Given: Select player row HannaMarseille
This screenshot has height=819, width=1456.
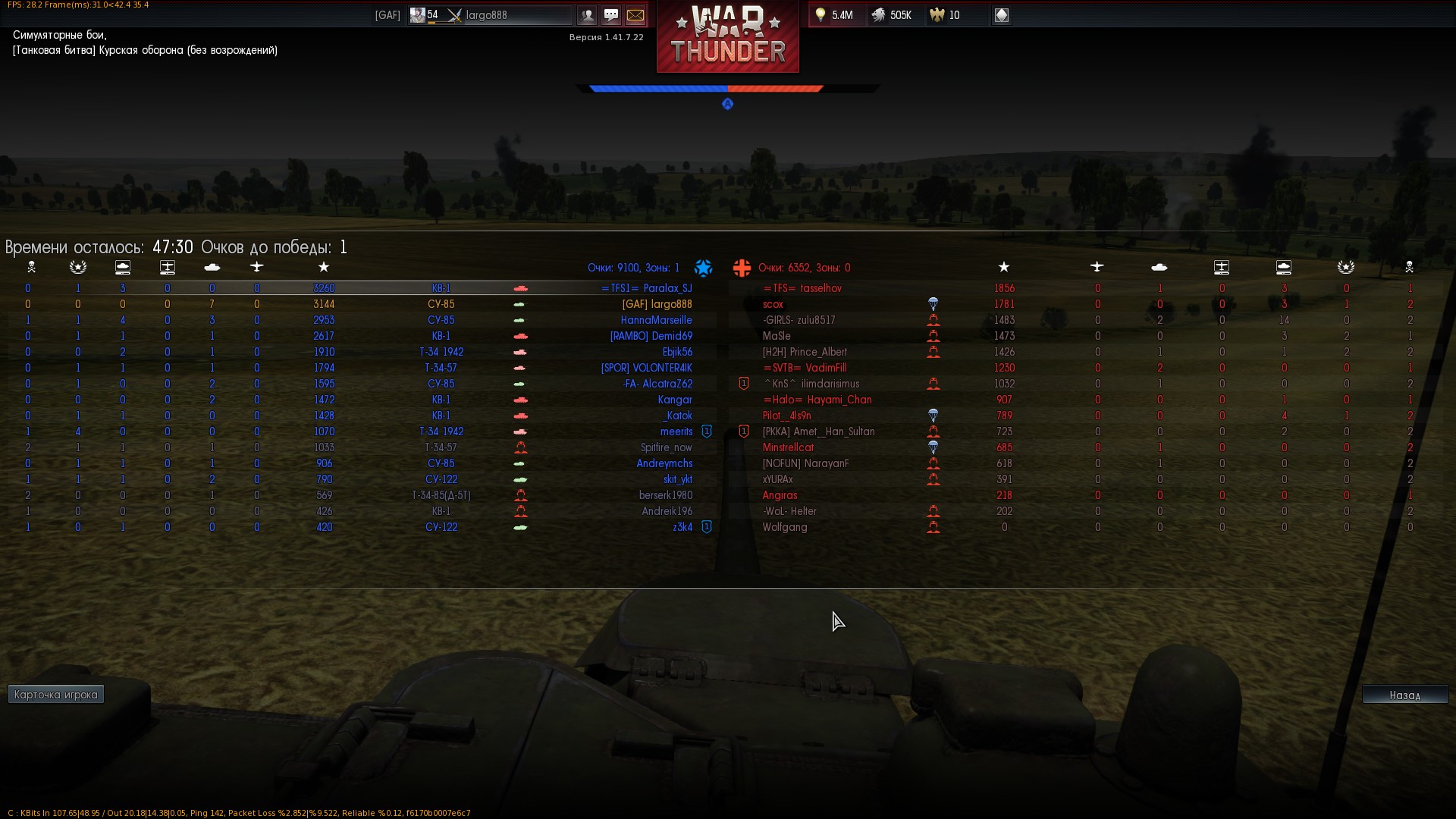Looking at the screenshot, I should point(656,320).
